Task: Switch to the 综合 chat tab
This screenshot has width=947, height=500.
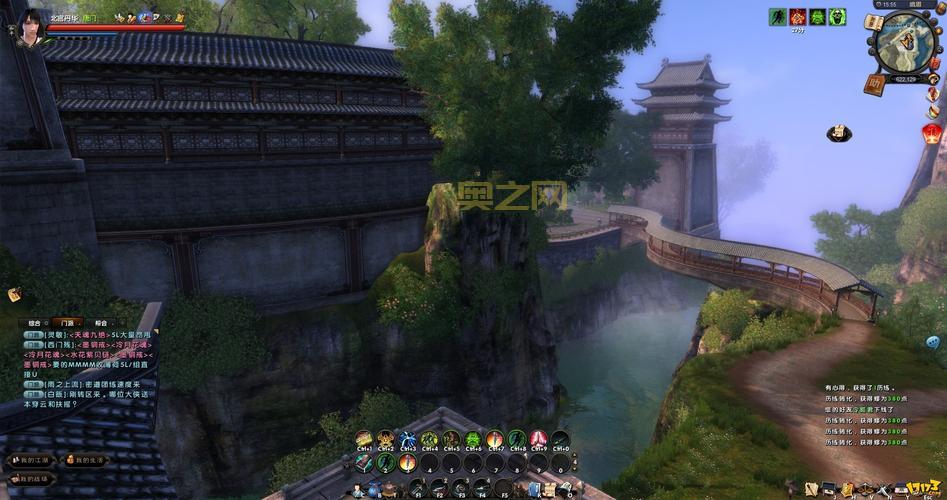Action: [34, 323]
